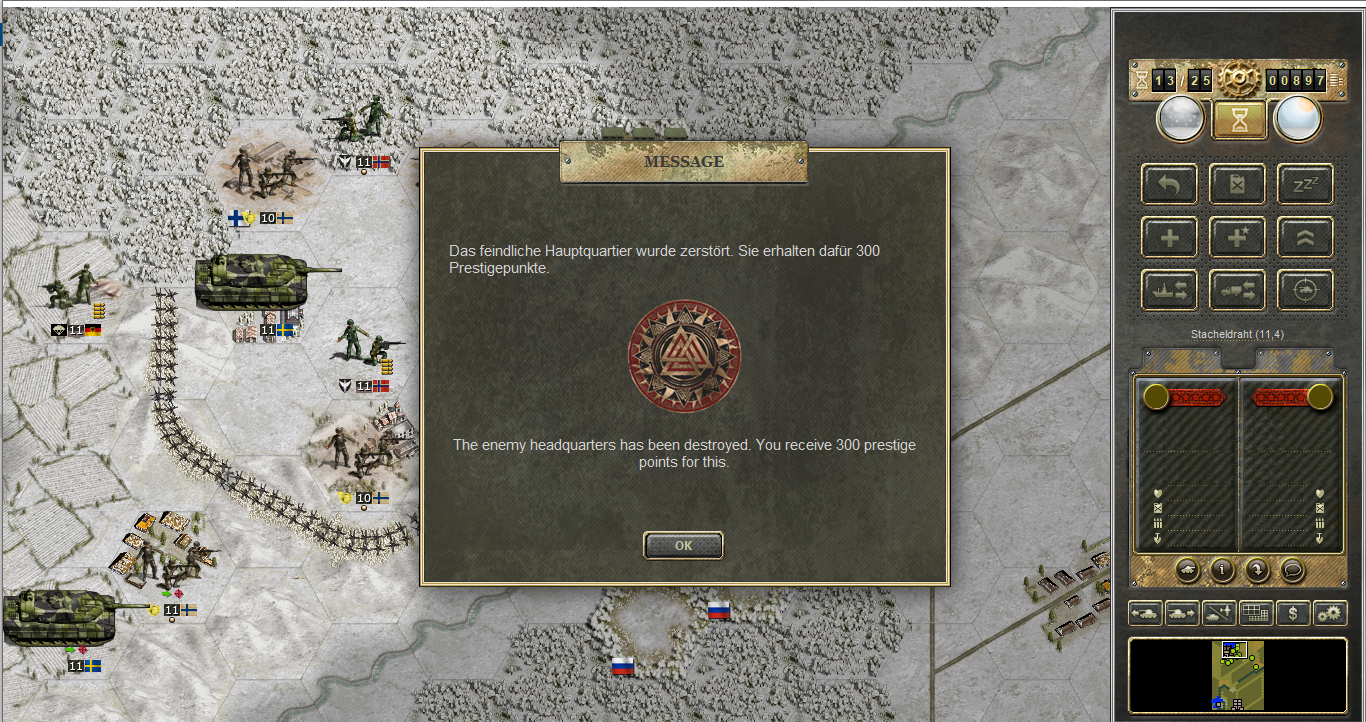
Task: Click the minimap to jump the view
Action: (x=1238, y=675)
